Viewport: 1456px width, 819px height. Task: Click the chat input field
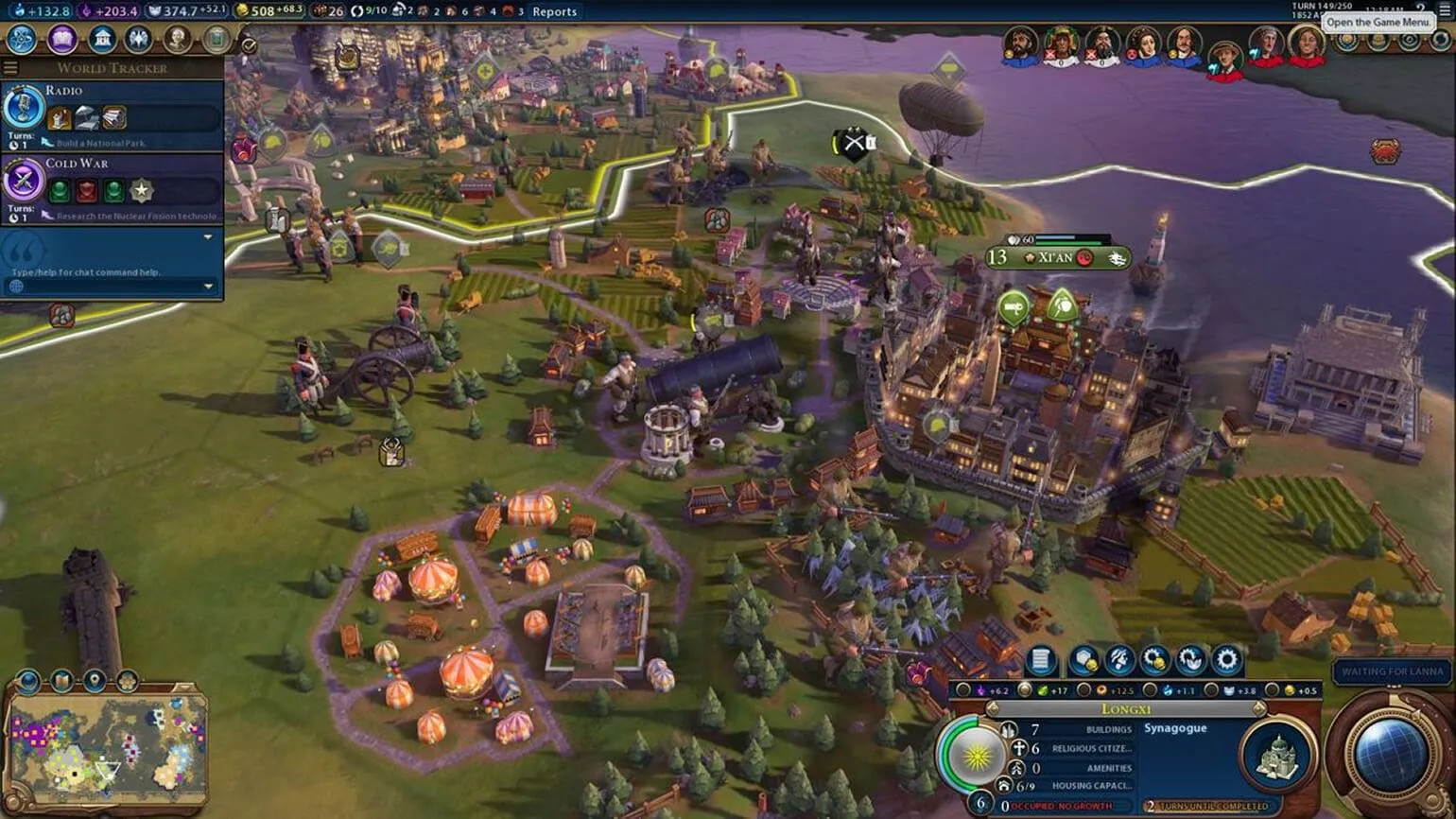pyautogui.click(x=104, y=272)
